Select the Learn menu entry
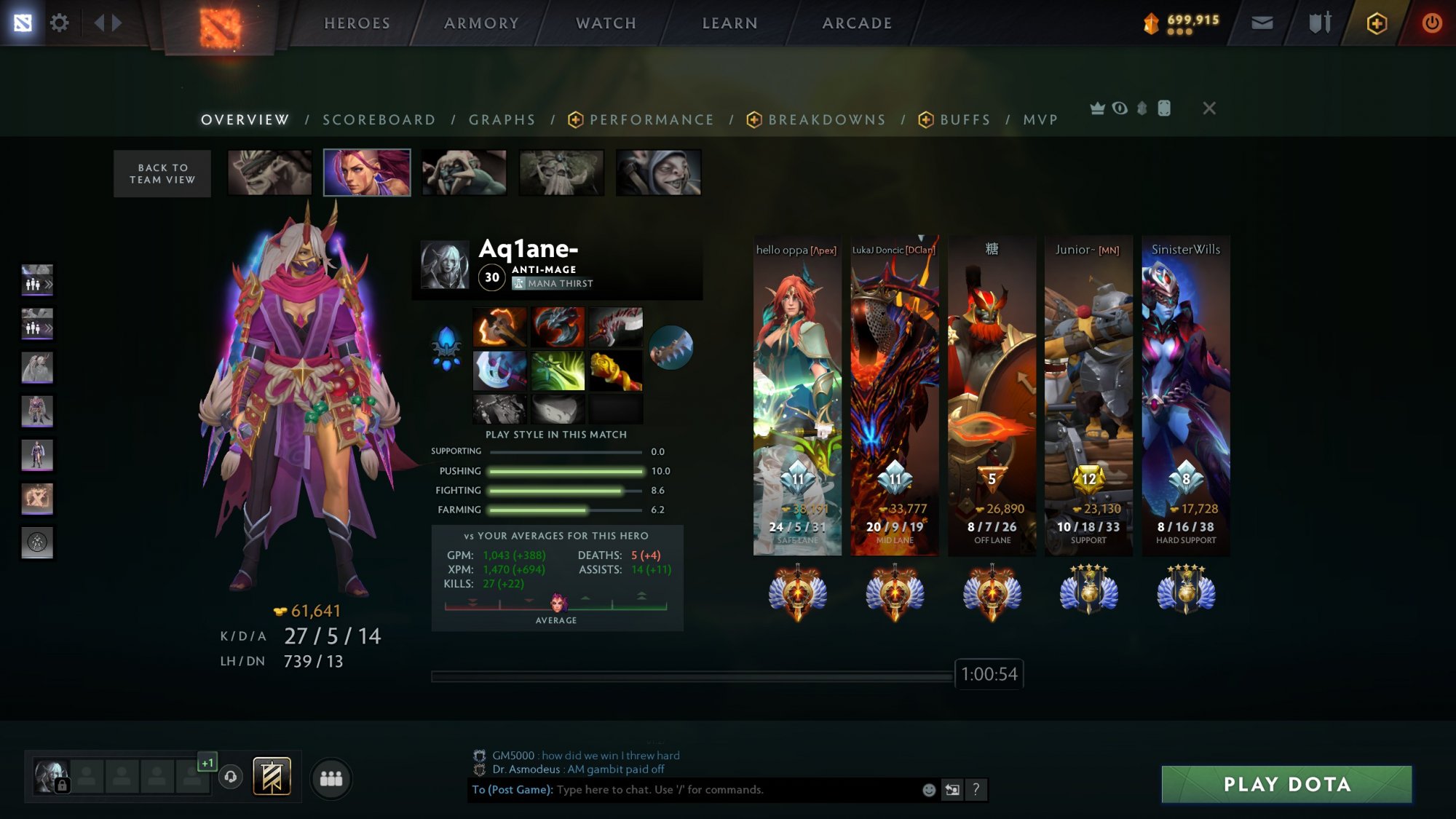Screen dimensions: 1456x819 tap(729, 23)
